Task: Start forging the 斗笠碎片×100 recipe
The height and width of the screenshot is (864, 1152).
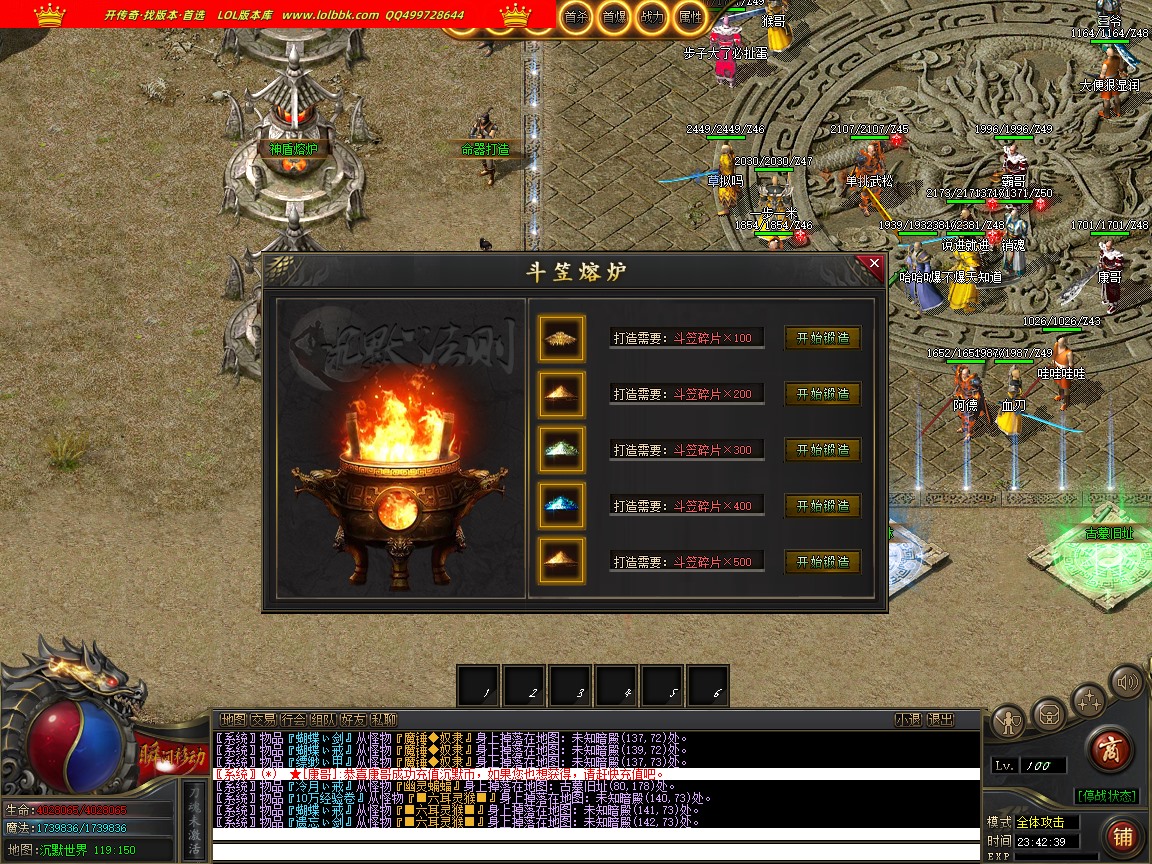Action: 822,338
